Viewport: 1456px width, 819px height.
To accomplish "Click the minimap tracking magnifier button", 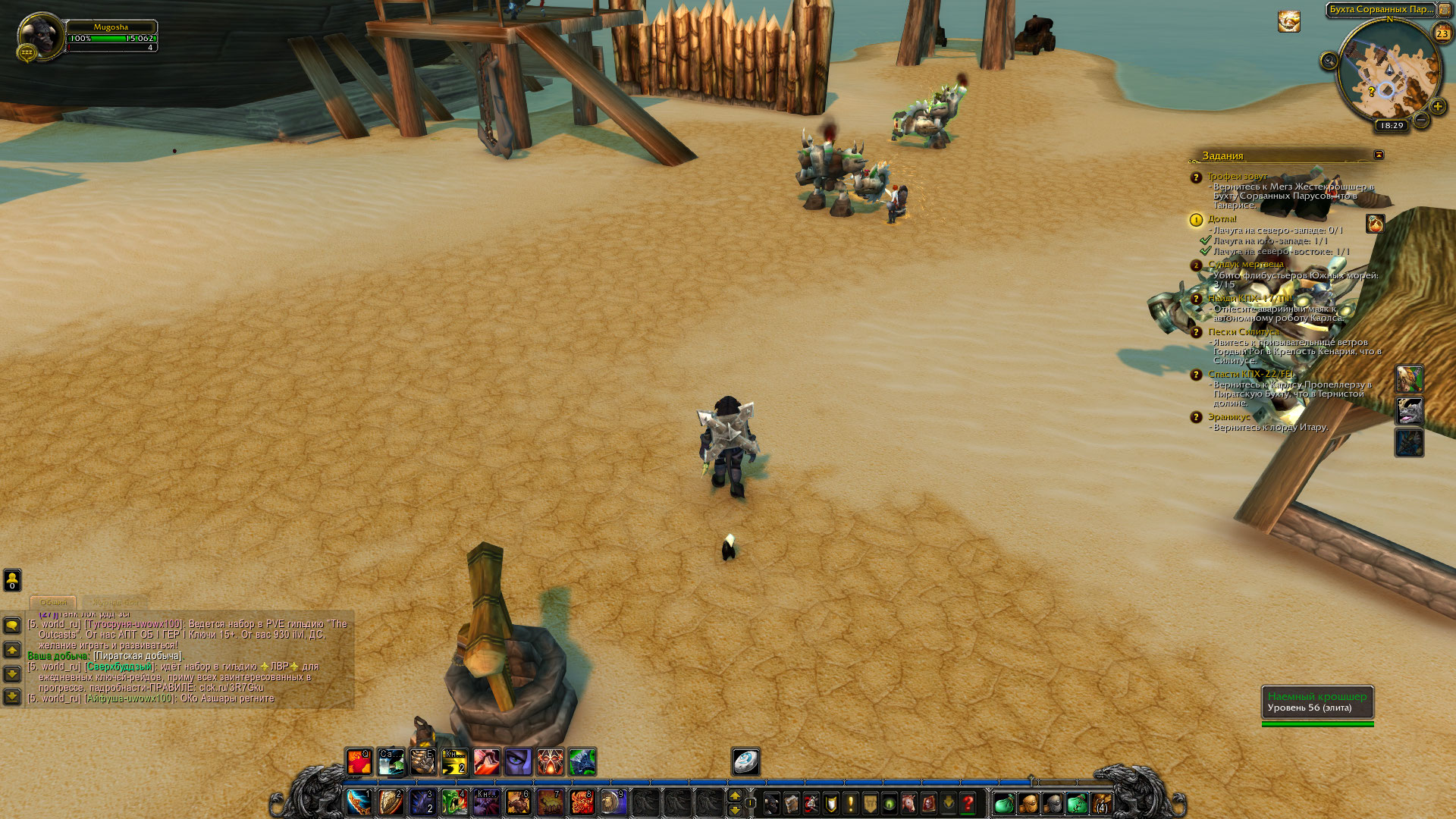I will point(1329,61).
